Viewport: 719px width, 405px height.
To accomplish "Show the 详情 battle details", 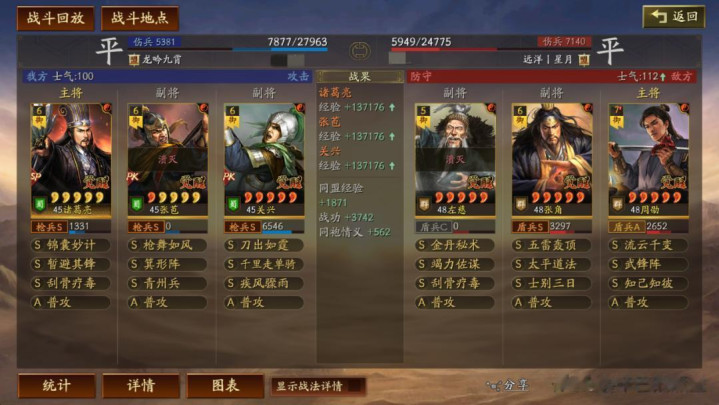I will pos(141,385).
